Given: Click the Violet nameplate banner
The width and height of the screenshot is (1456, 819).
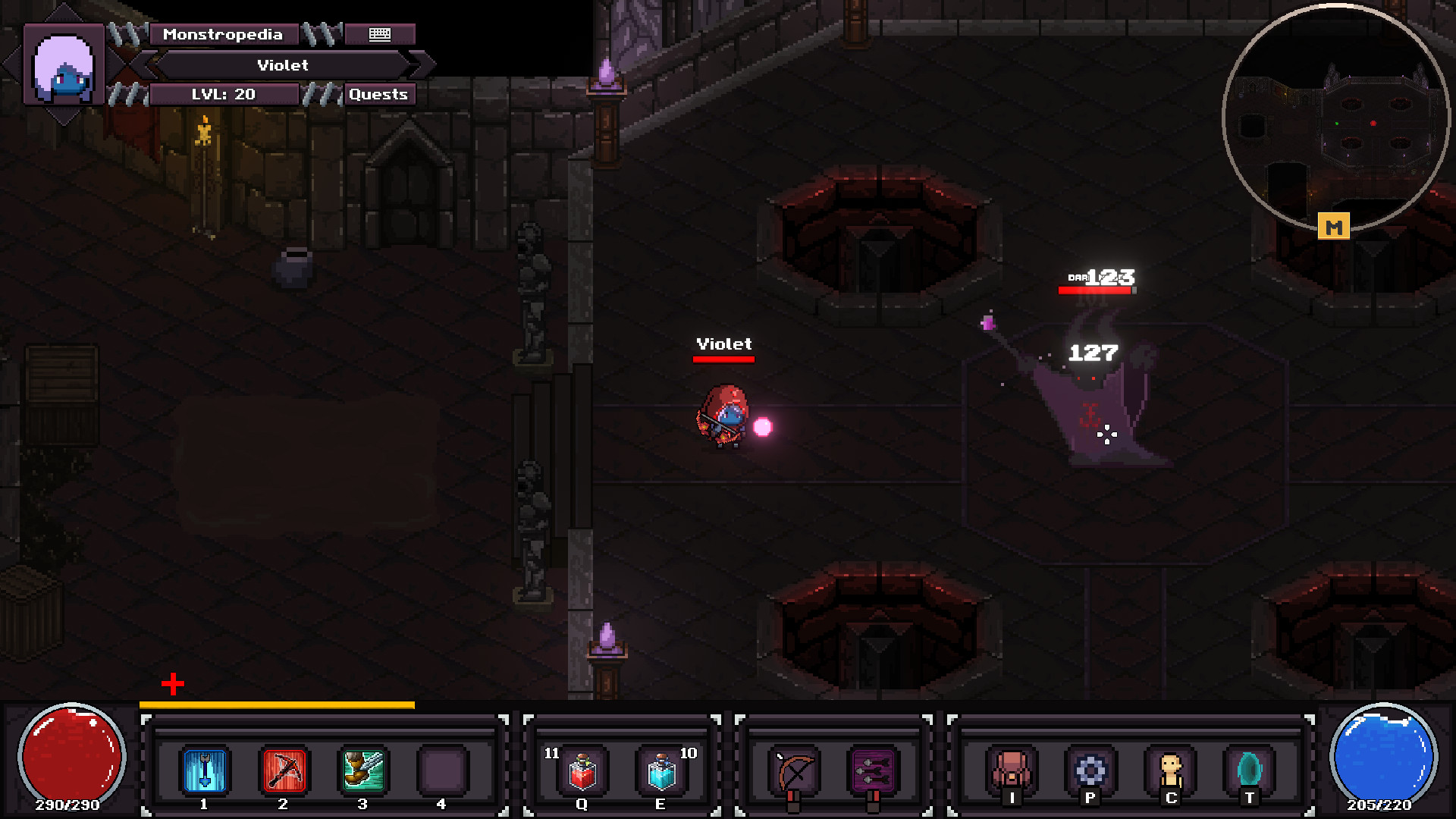Looking at the screenshot, I should click(x=283, y=65).
